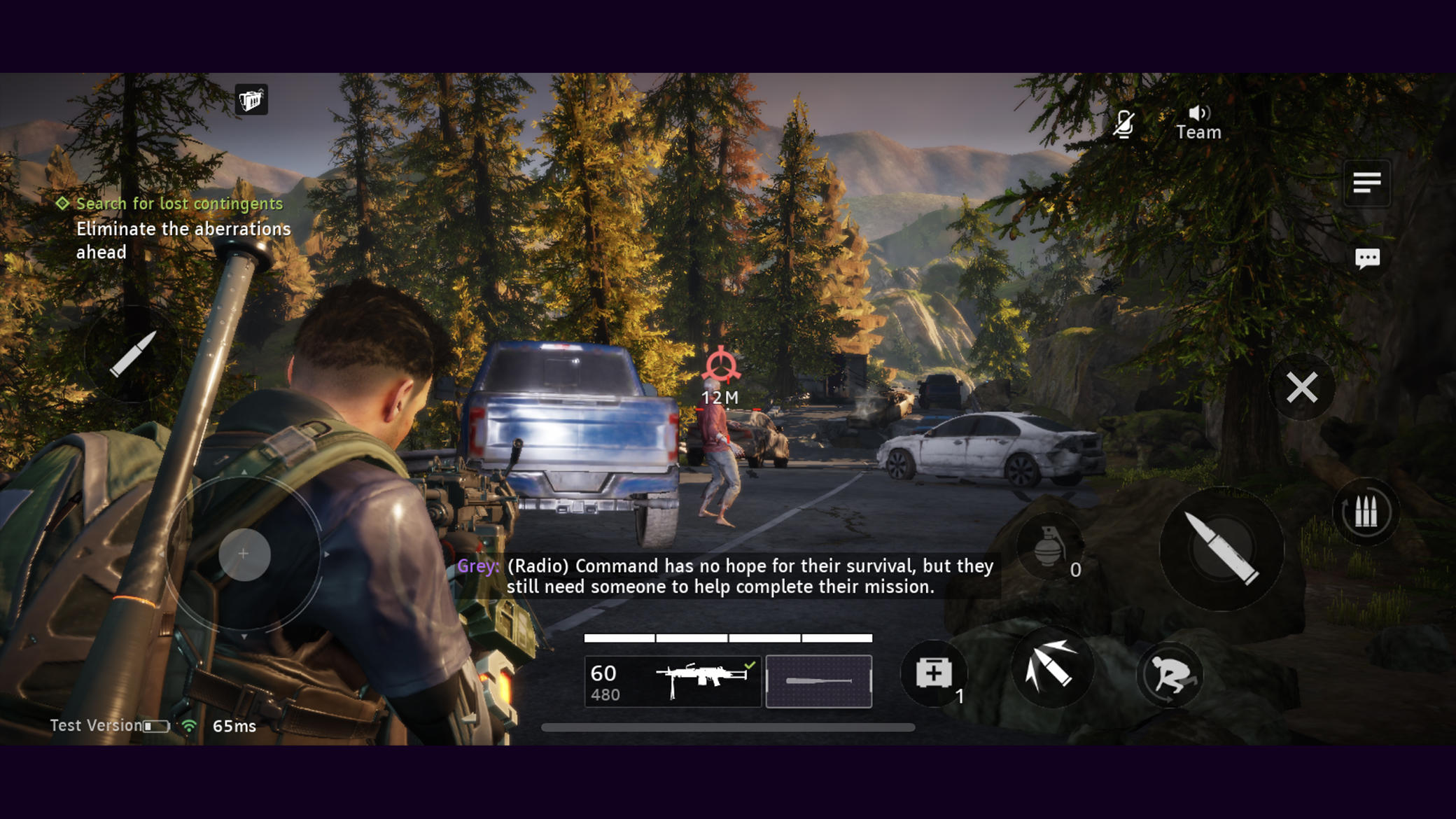Select the Team voice channel label

pyautogui.click(x=1198, y=132)
